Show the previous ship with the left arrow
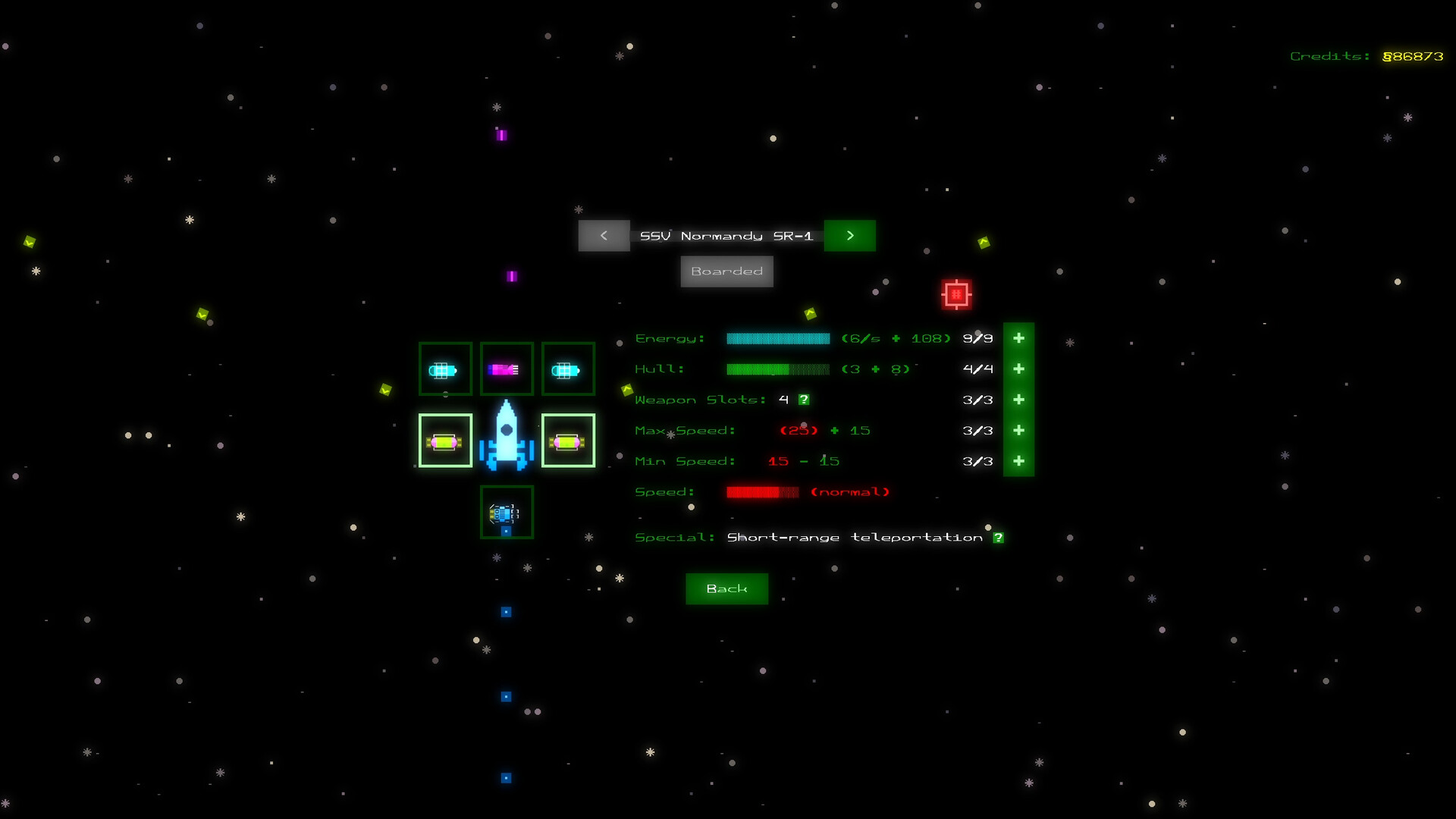 (x=604, y=236)
